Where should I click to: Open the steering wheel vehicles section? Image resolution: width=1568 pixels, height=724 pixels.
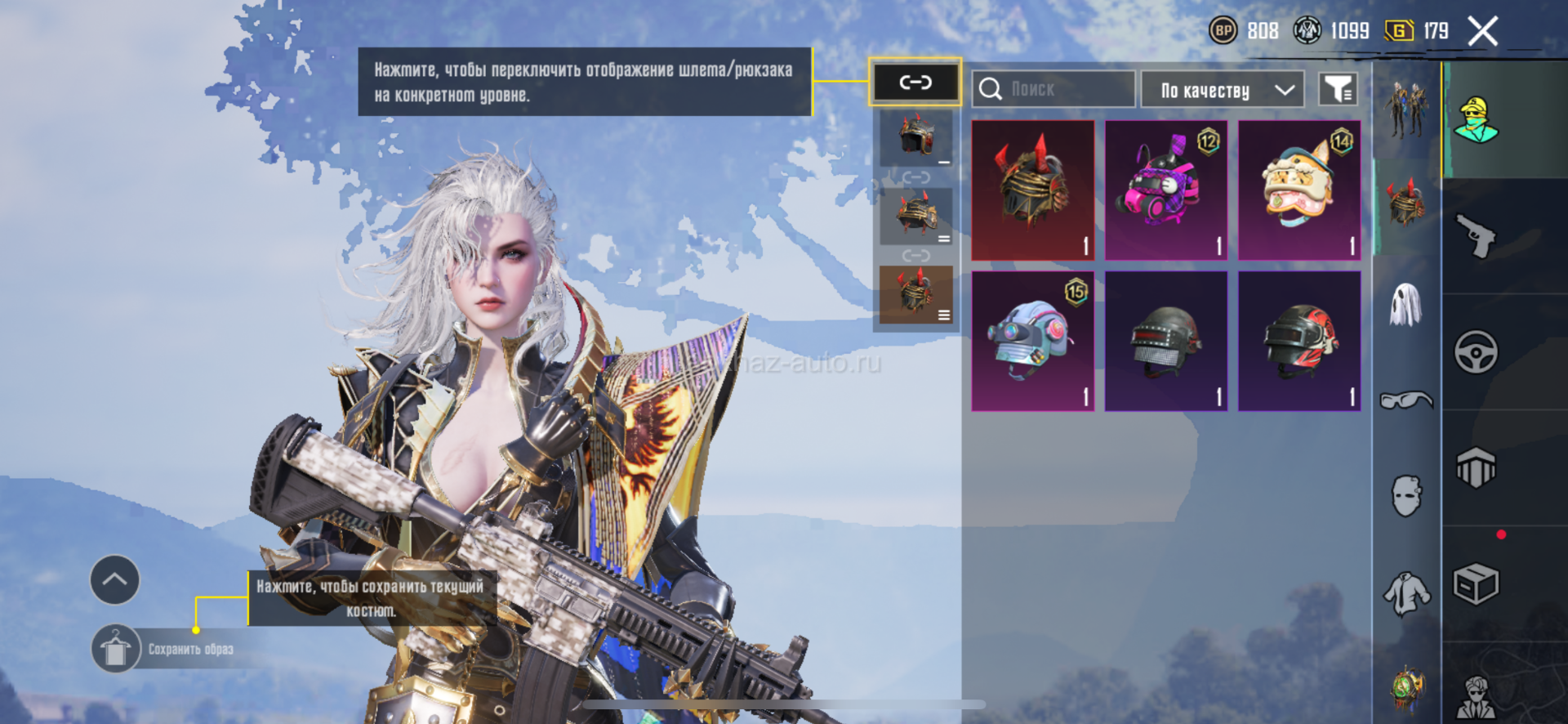(1477, 352)
